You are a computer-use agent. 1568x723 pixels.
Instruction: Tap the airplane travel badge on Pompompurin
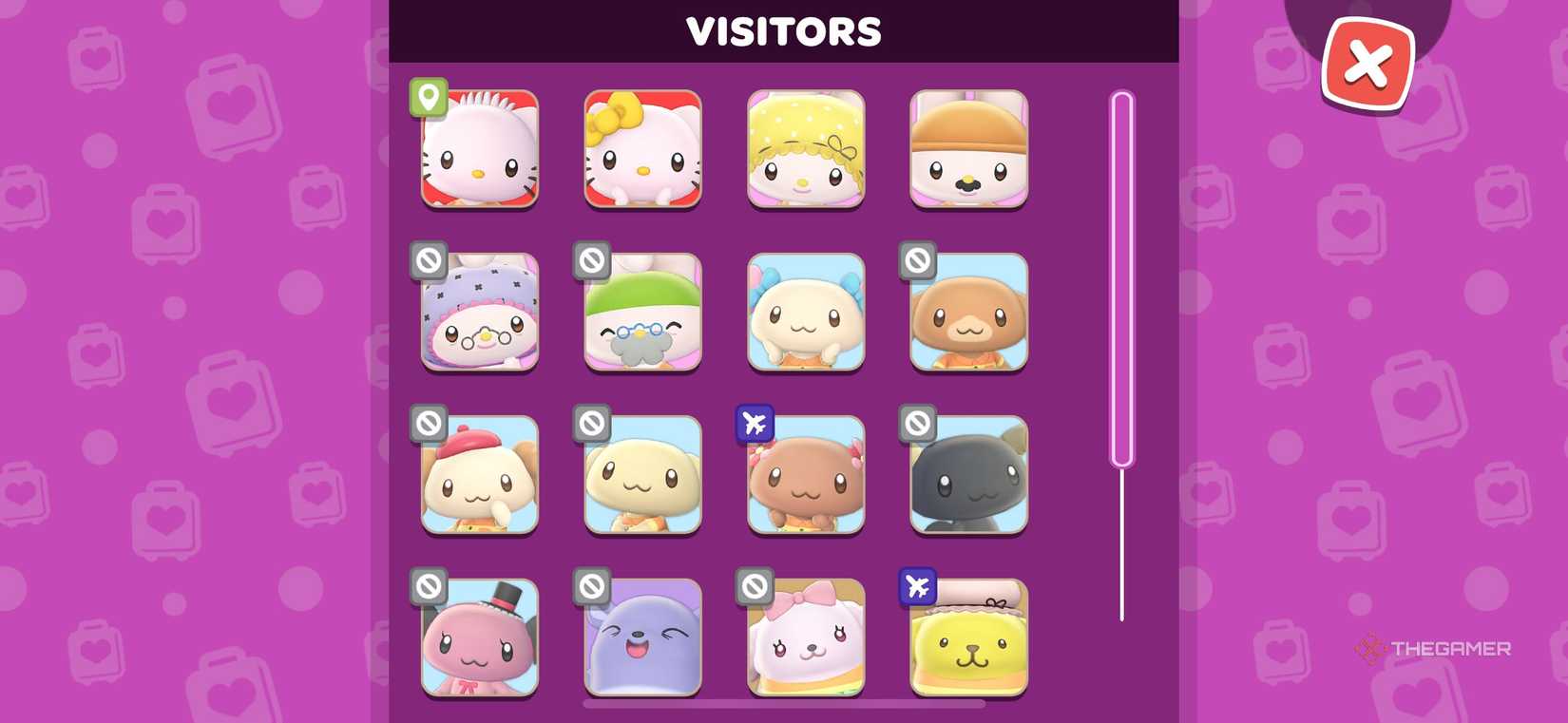click(917, 588)
